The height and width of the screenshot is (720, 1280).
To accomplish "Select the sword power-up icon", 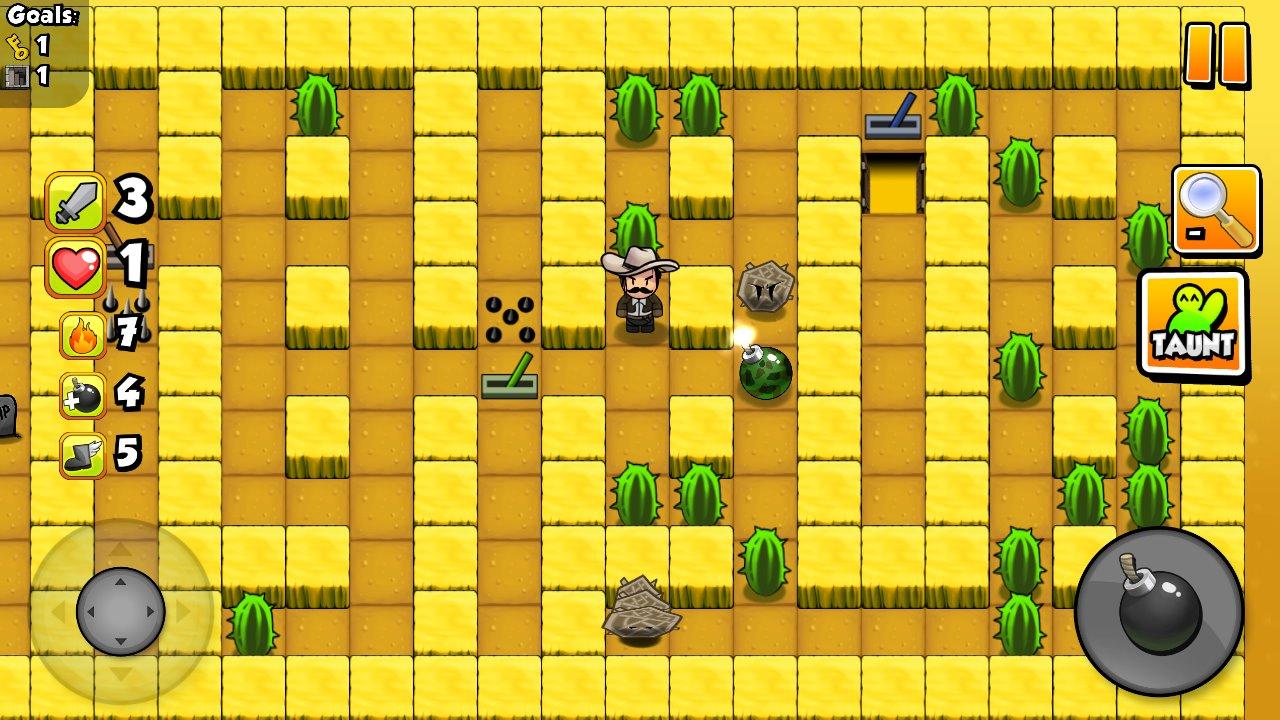I will [x=76, y=197].
